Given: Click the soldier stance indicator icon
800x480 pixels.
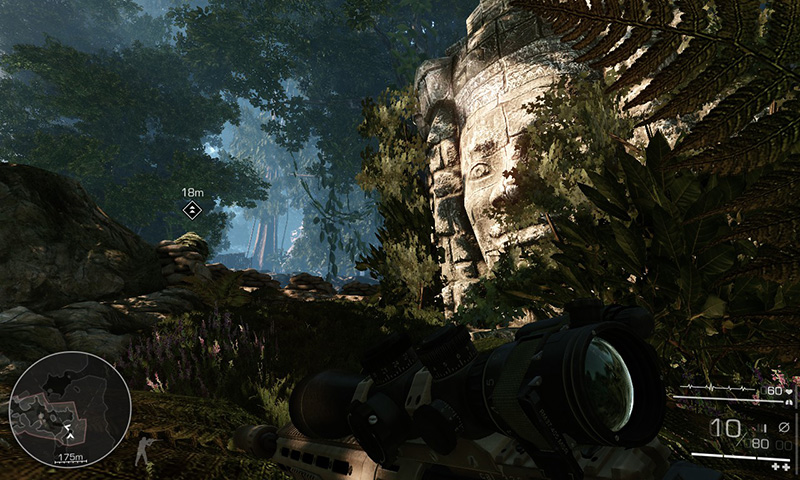Looking at the screenshot, I should click(147, 446).
